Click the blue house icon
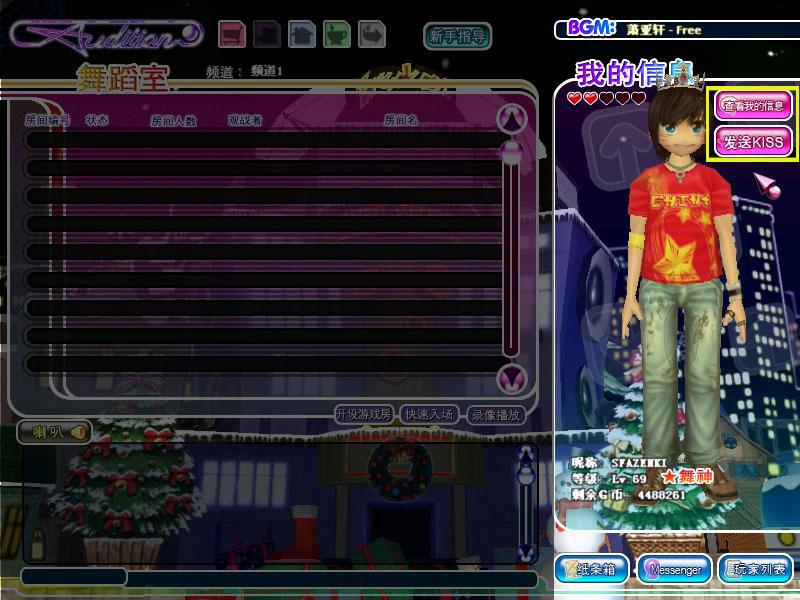The height and width of the screenshot is (600, 800). (x=302, y=35)
